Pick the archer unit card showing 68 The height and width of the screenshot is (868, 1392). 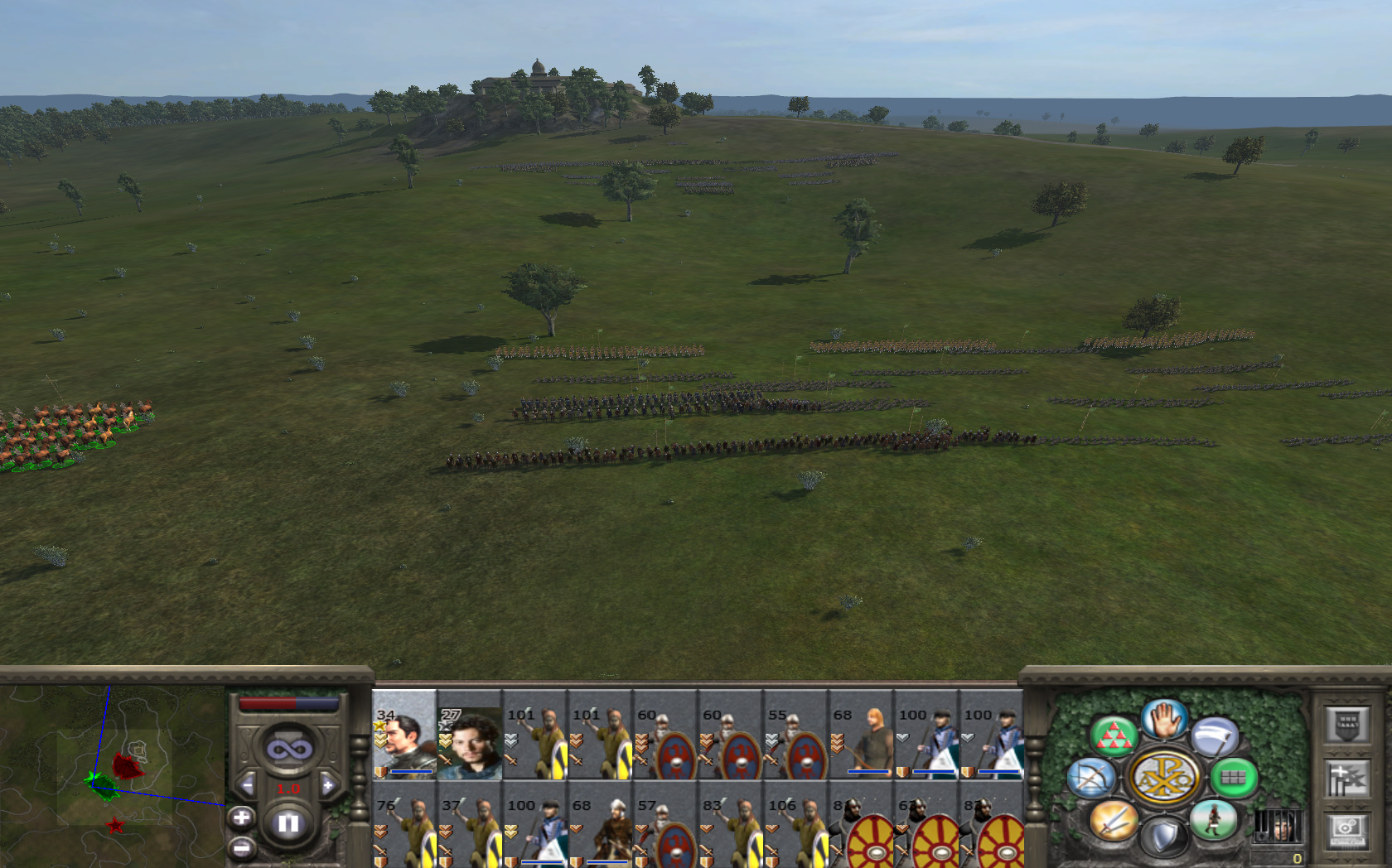(x=861, y=735)
